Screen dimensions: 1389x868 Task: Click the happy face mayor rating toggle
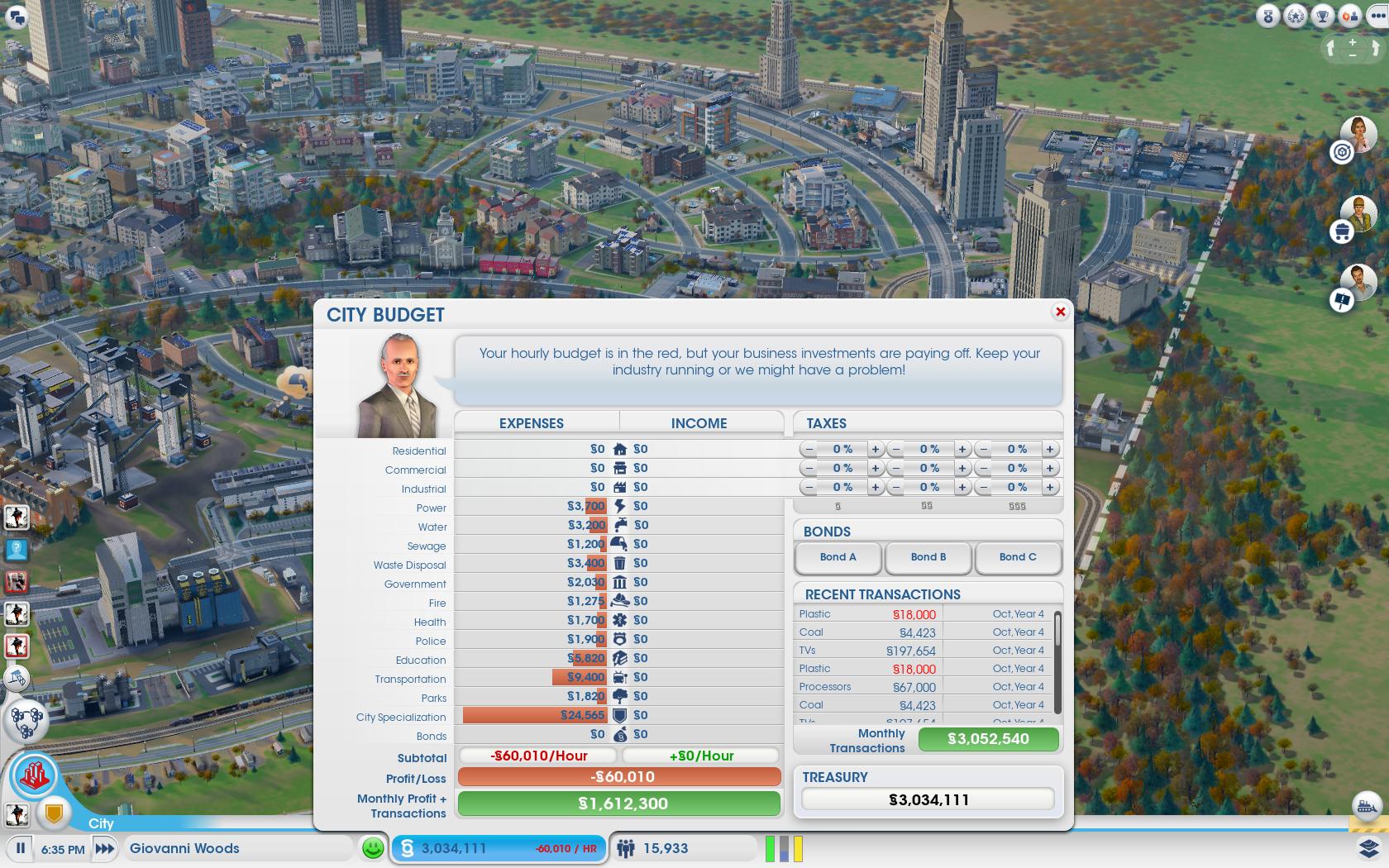(374, 847)
